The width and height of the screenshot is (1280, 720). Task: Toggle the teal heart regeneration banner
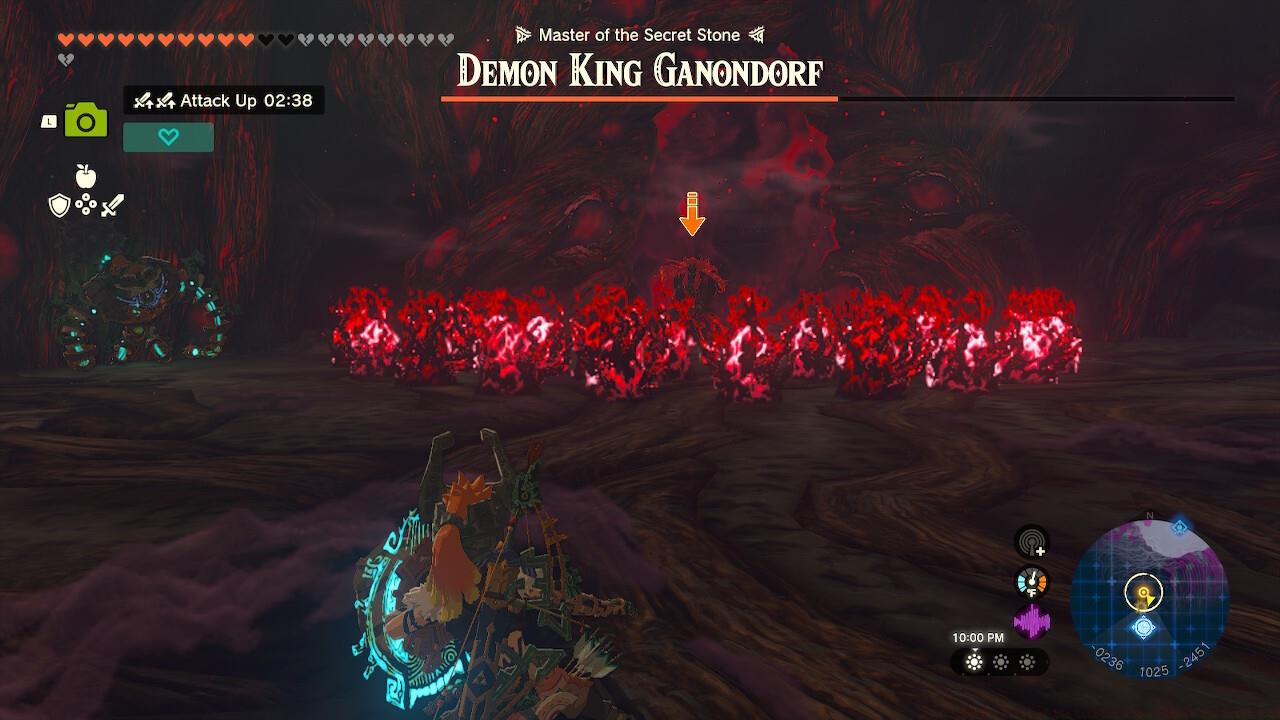[x=168, y=137]
